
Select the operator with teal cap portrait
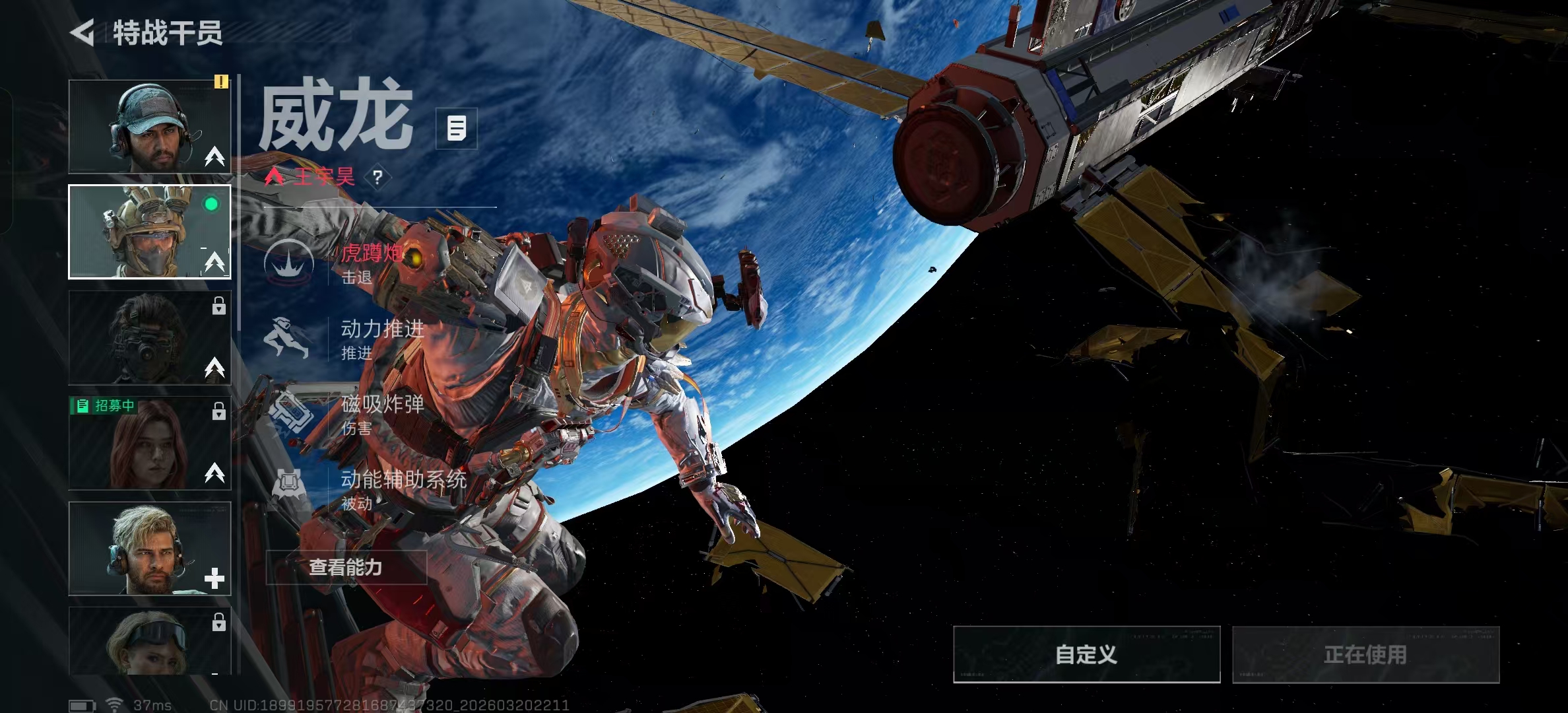(x=150, y=127)
